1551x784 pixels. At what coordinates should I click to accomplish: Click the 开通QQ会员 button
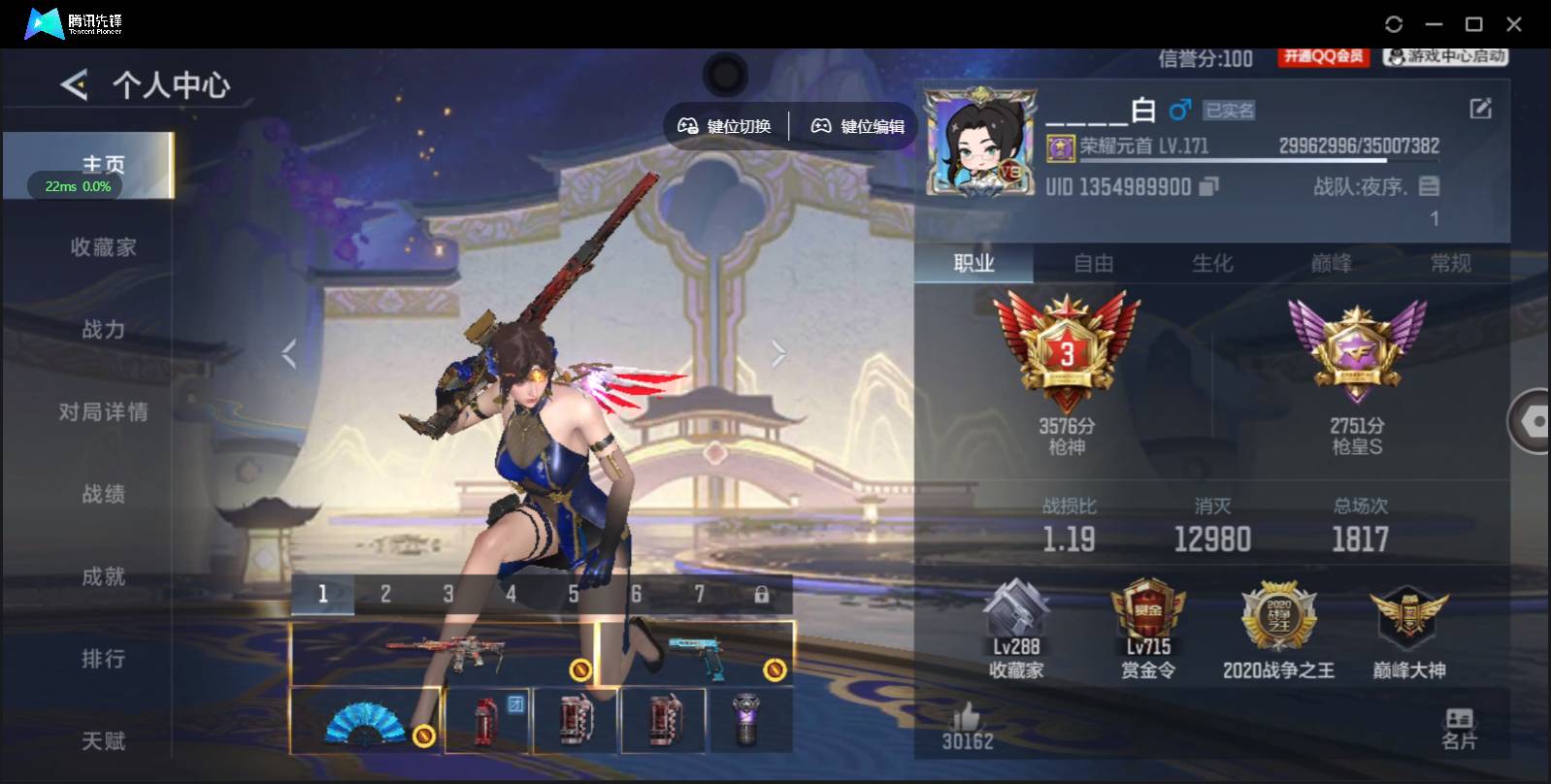pyautogui.click(x=1324, y=57)
